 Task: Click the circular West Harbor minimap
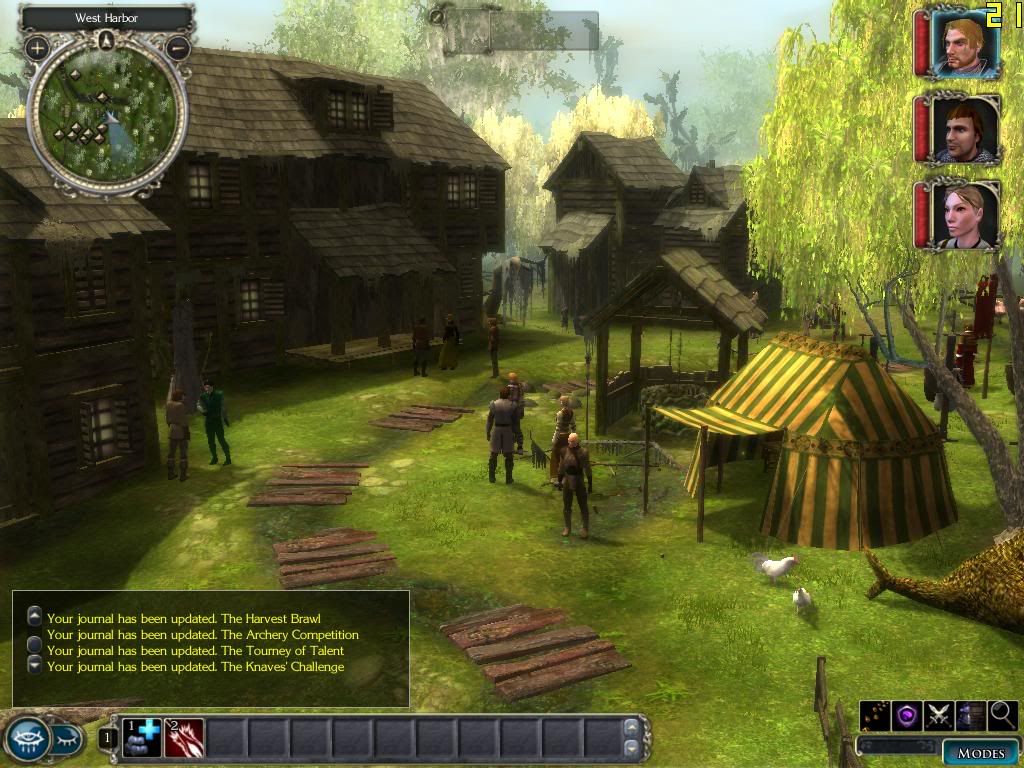(107, 113)
